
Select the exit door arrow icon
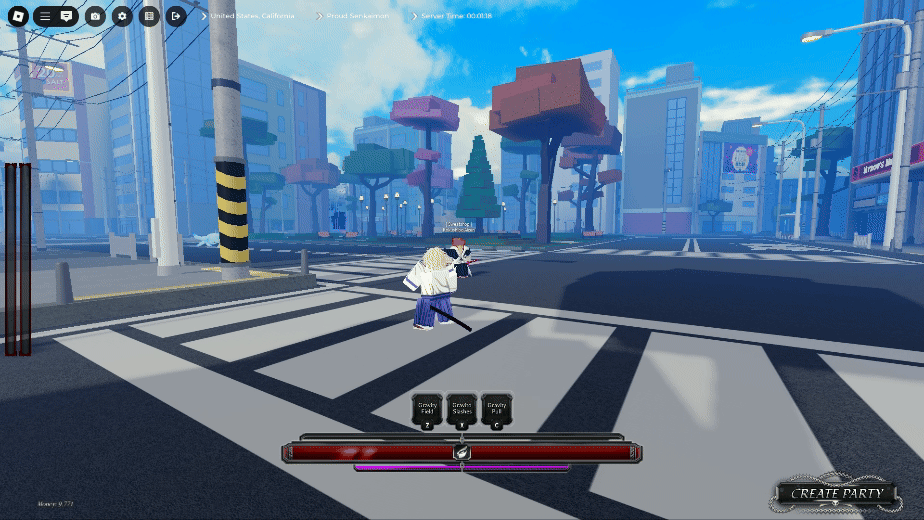(176, 16)
